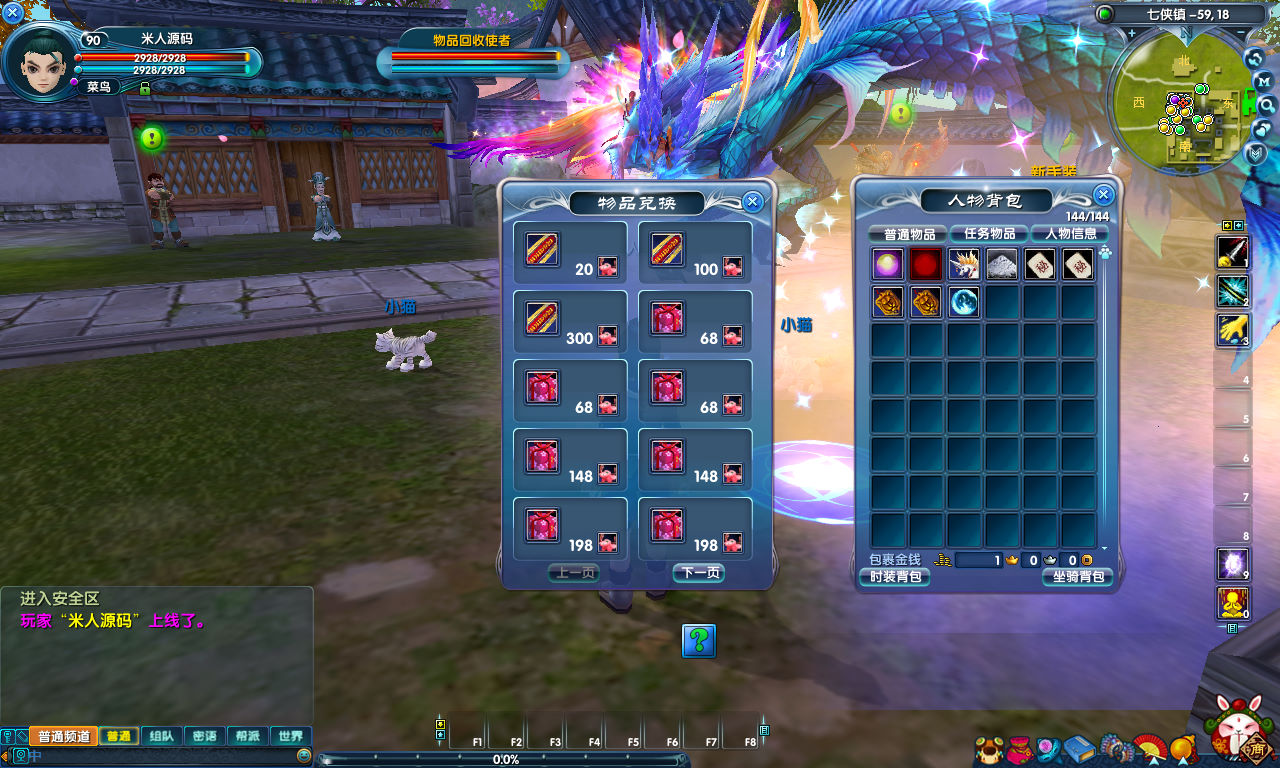Select the exchange item costing 300
The width and height of the screenshot is (1280, 768).
[x=543, y=319]
